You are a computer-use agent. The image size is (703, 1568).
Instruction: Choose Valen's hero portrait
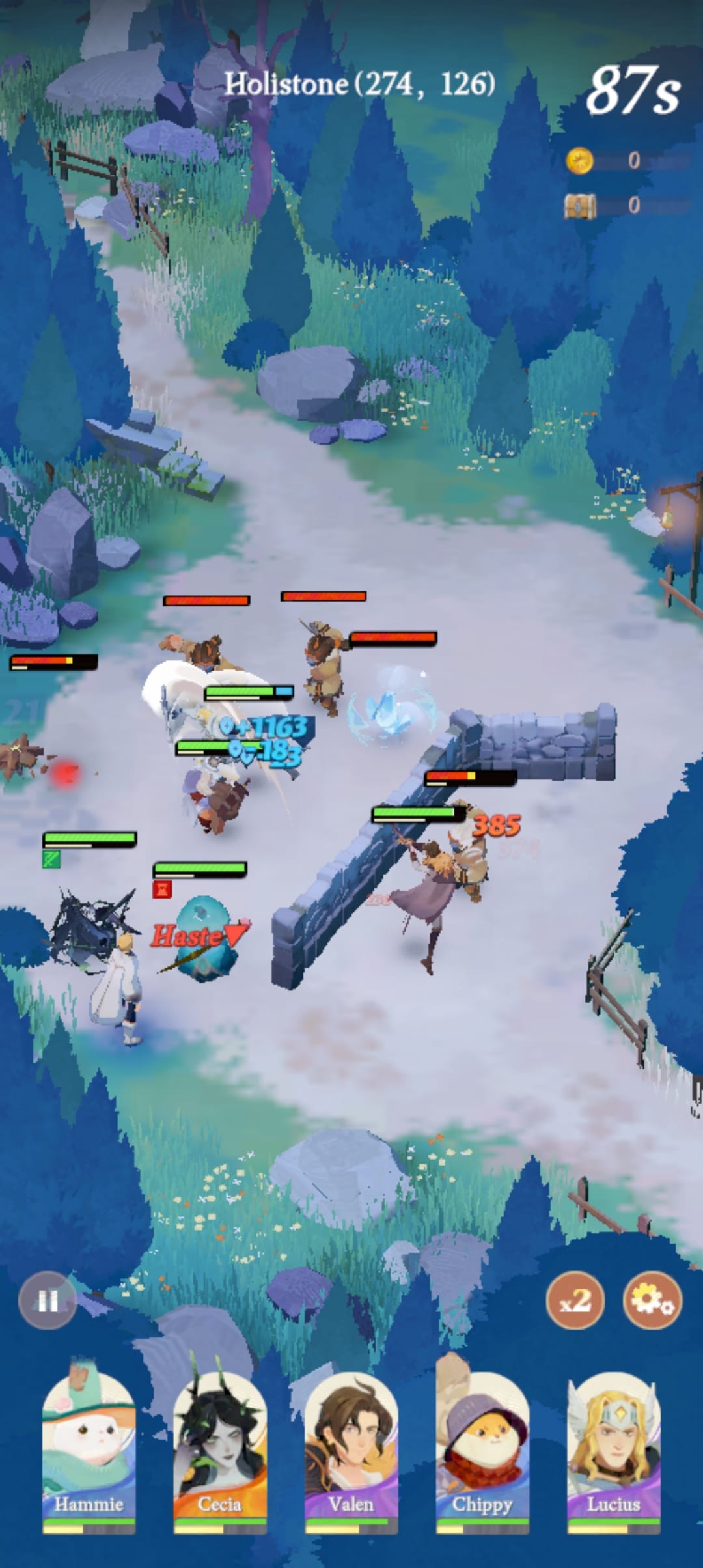(351, 1449)
